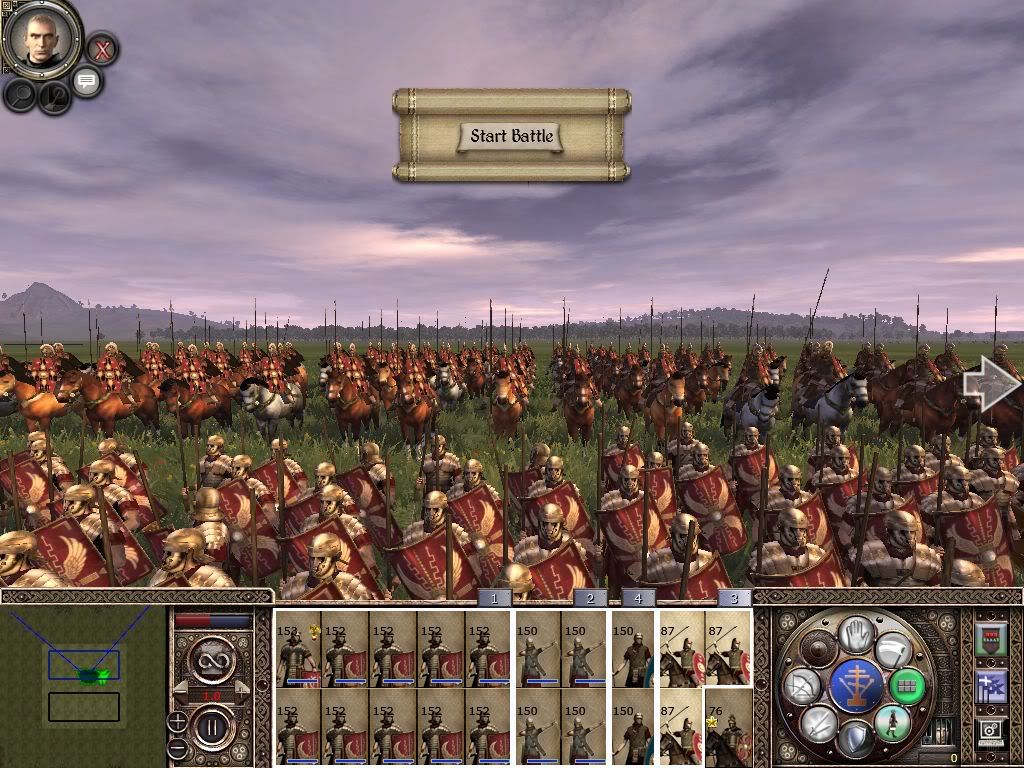
Task: Select unit group tab 4
Action: click(x=637, y=598)
